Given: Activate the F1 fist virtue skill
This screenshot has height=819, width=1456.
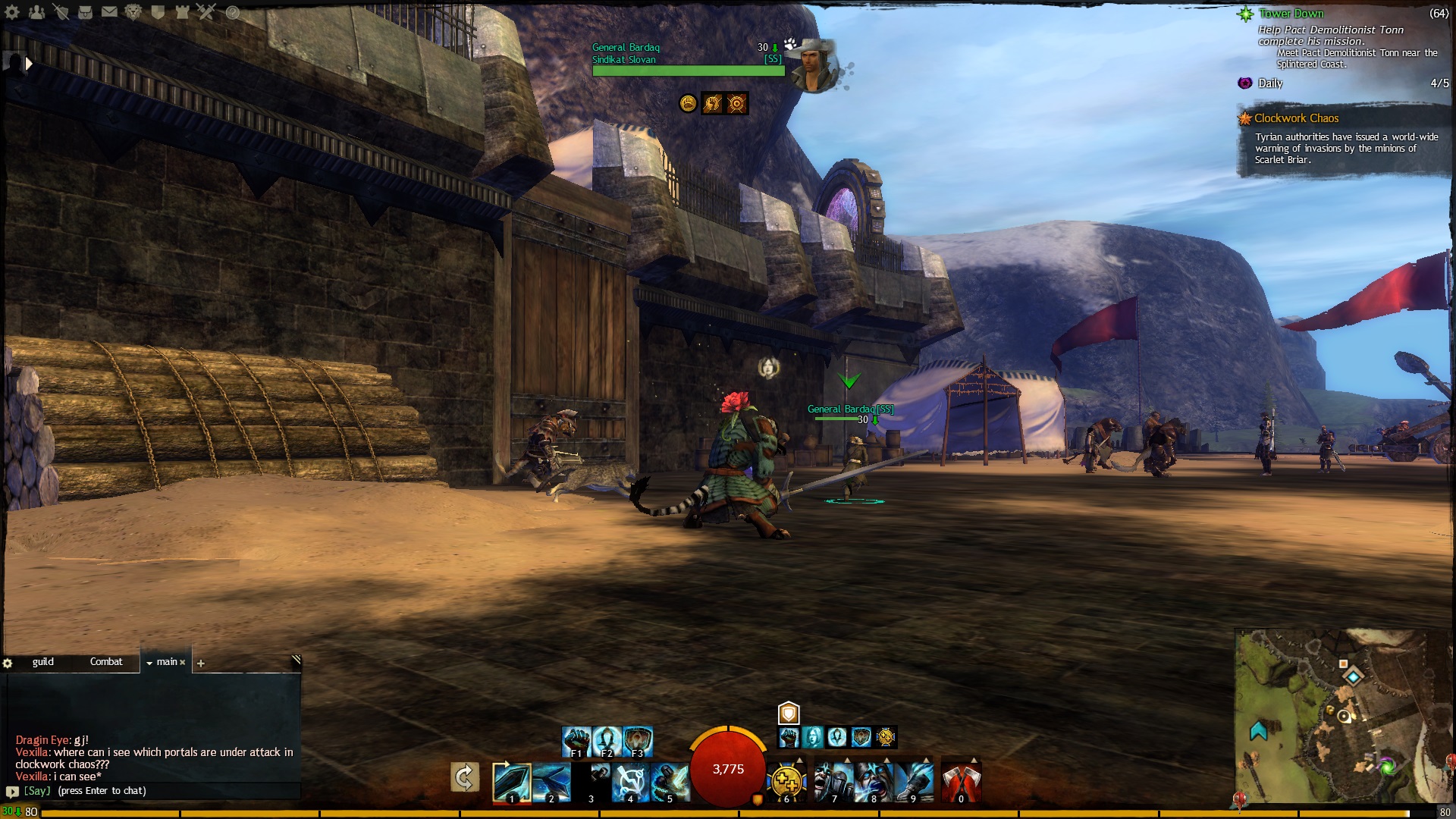Looking at the screenshot, I should tap(576, 741).
